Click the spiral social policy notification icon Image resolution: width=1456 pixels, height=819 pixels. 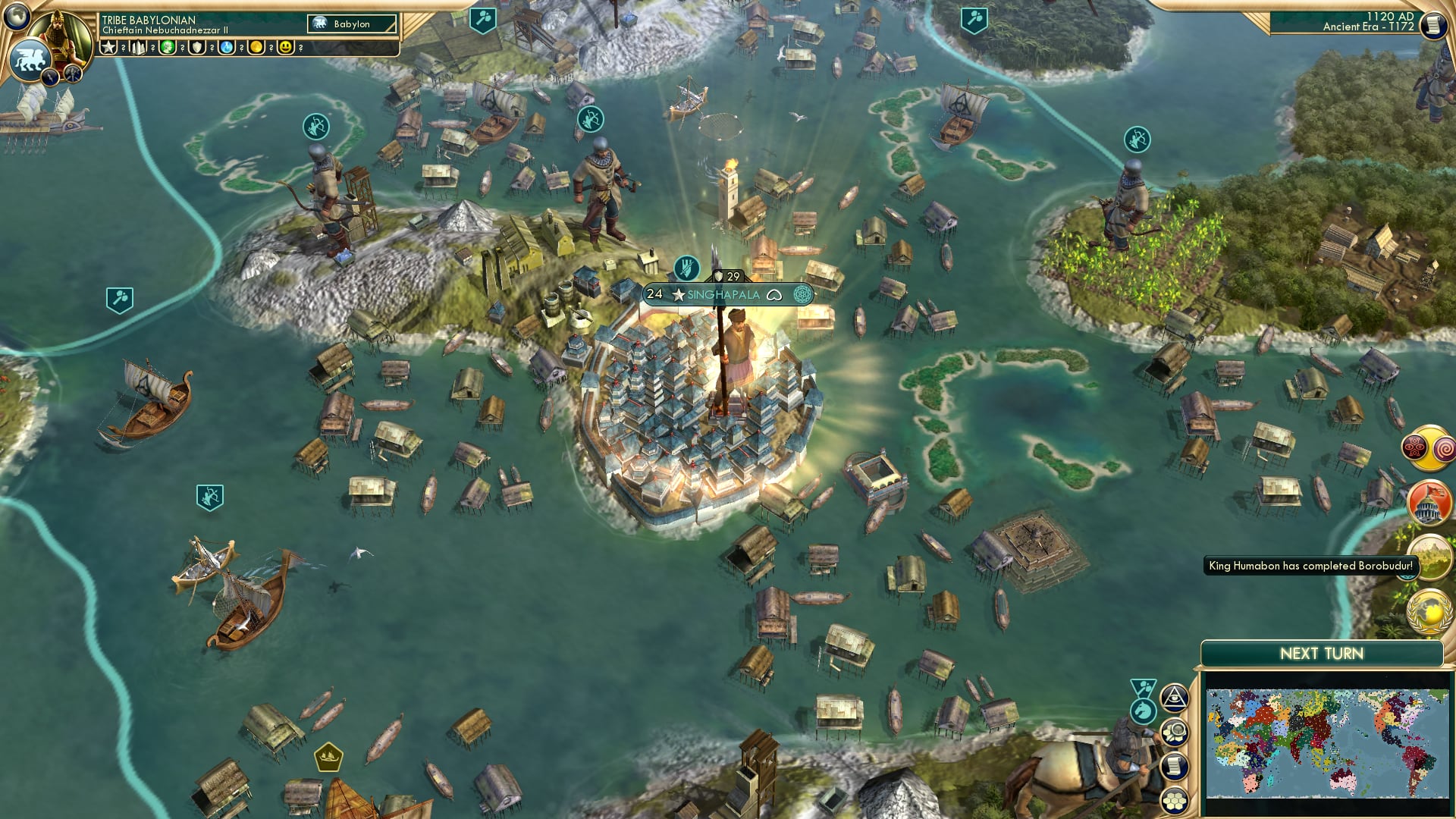point(1444,449)
